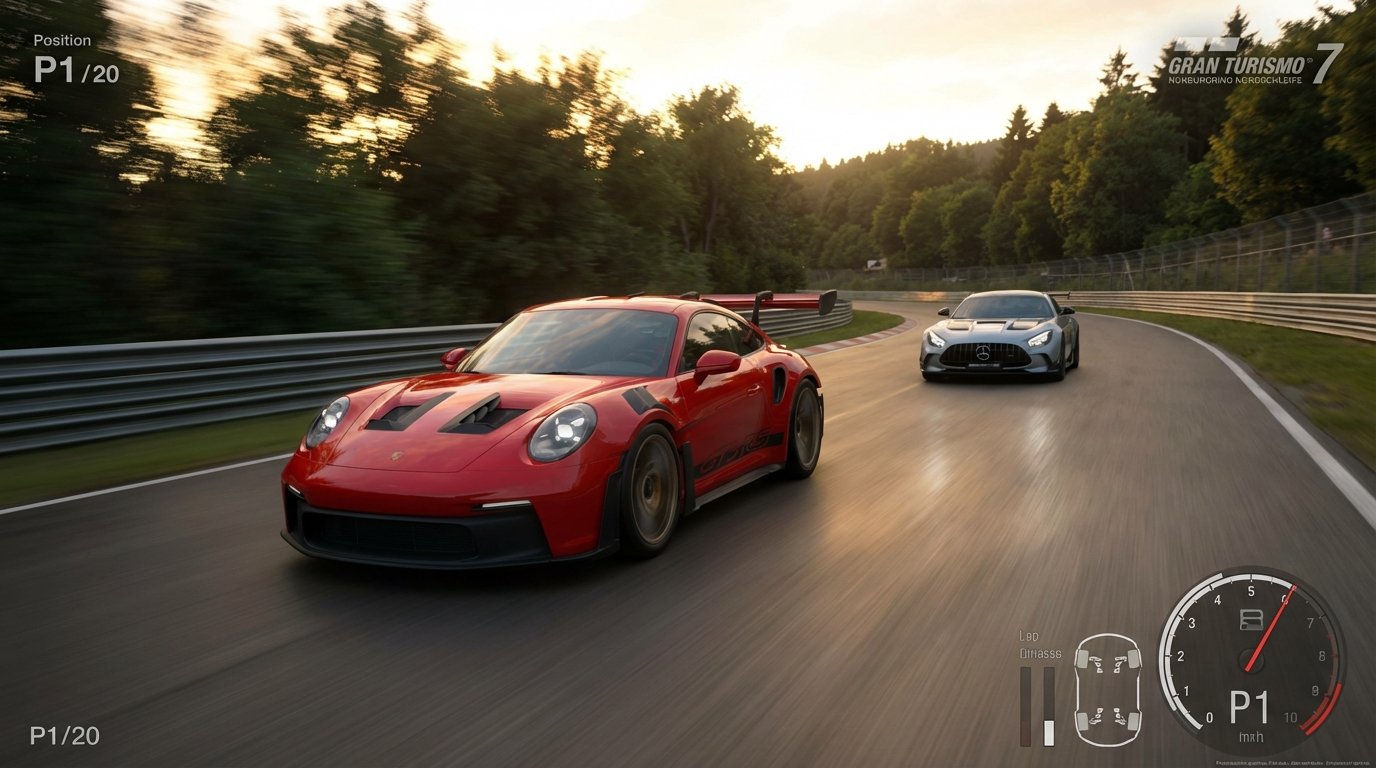The image size is (1376, 768).
Task: Click the km/h unit label
Action: pyautogui.click(x=1251, y=736)
